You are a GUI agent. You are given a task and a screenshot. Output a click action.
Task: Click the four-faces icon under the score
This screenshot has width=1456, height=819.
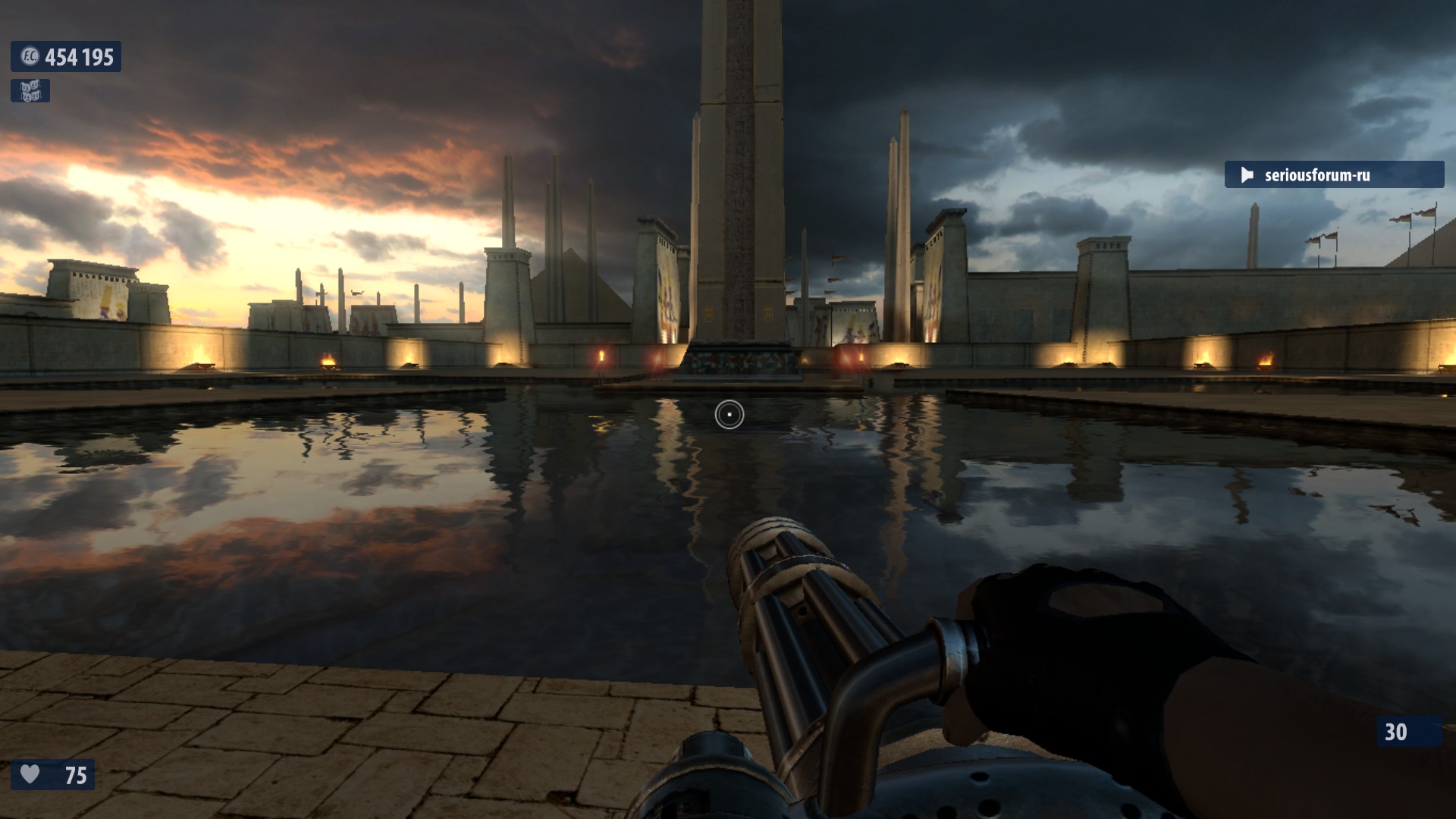tap(30, 91)
